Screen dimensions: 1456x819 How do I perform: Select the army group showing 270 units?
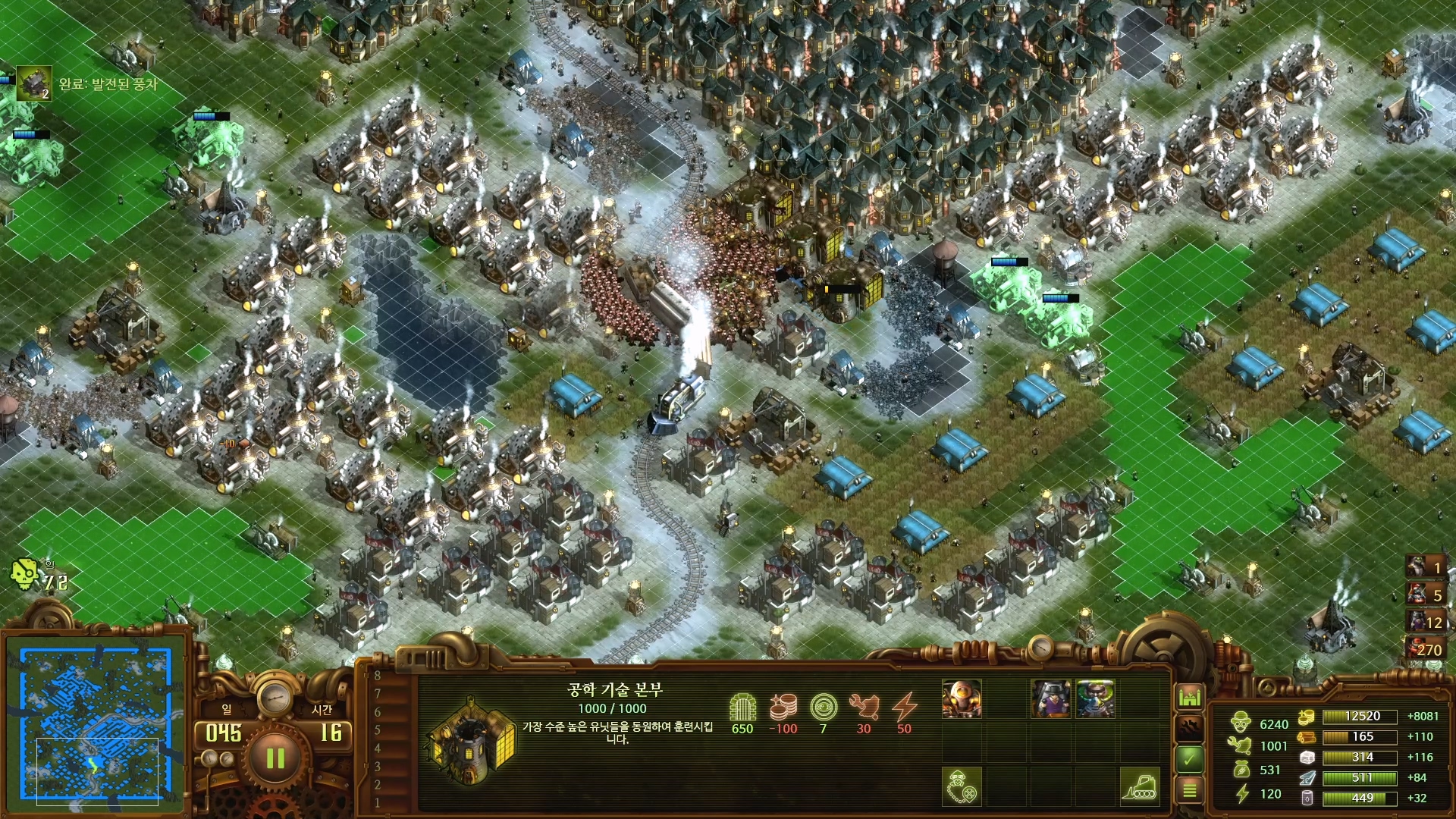click(1425, 649)
